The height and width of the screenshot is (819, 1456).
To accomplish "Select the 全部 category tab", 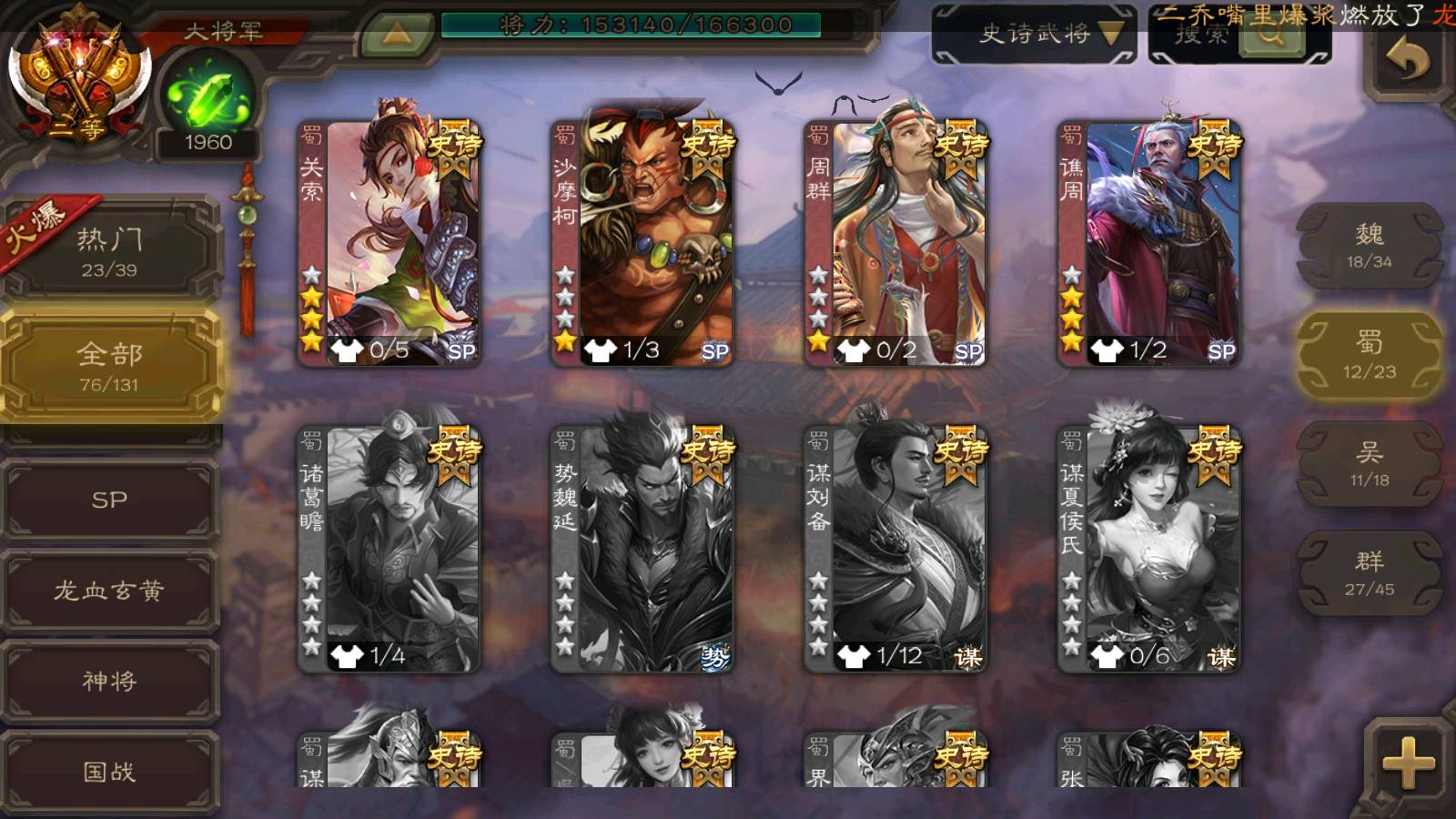I will (x=109, y=366).
